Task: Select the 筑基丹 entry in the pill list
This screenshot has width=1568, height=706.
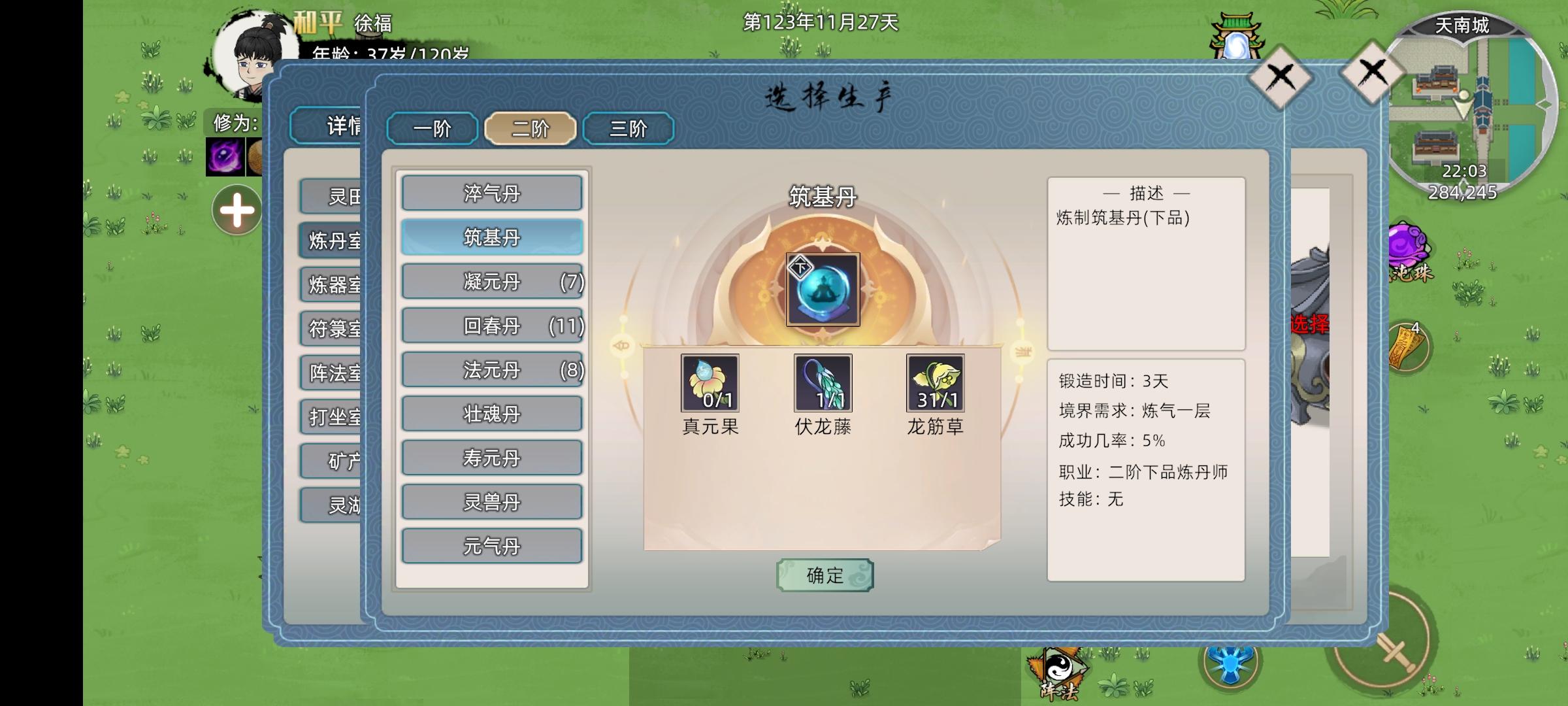Action: [492, 238]
